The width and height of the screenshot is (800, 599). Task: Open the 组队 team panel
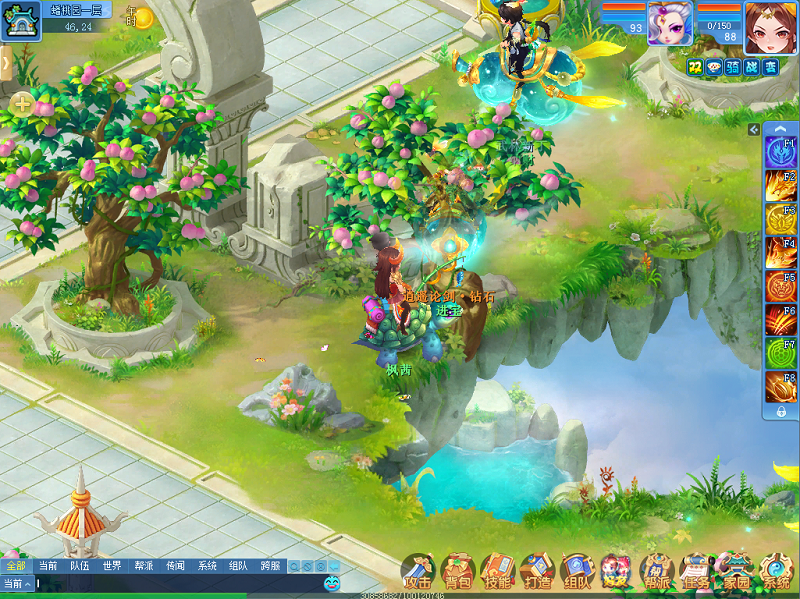point(577,572)
